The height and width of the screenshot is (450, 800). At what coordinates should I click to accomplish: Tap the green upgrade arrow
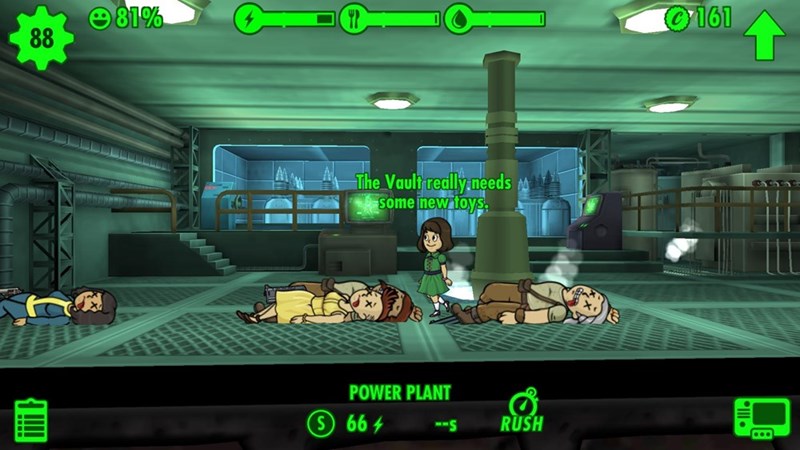tap(764, 35)
